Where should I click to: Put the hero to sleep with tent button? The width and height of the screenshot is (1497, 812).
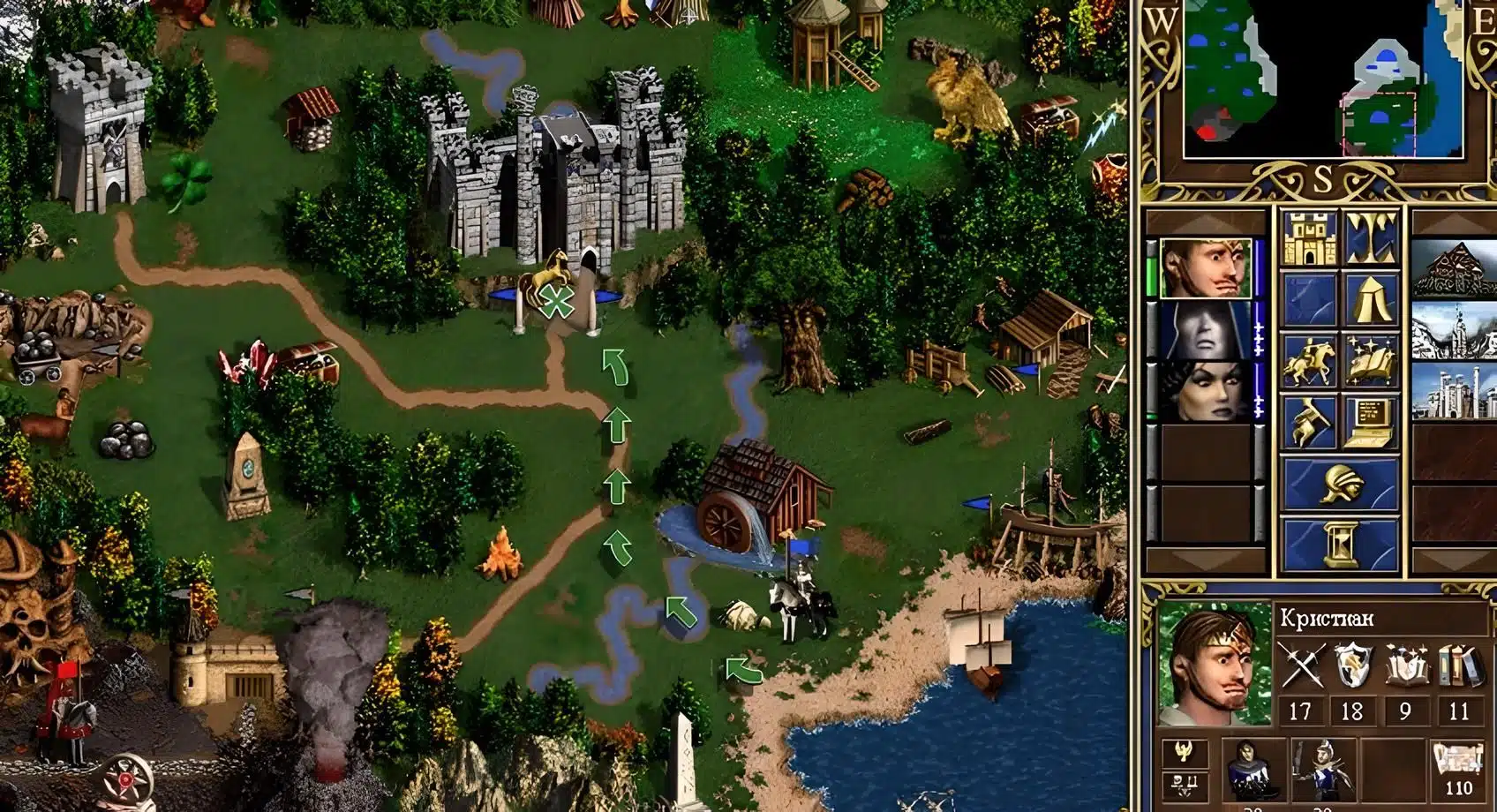point(1371,299)
